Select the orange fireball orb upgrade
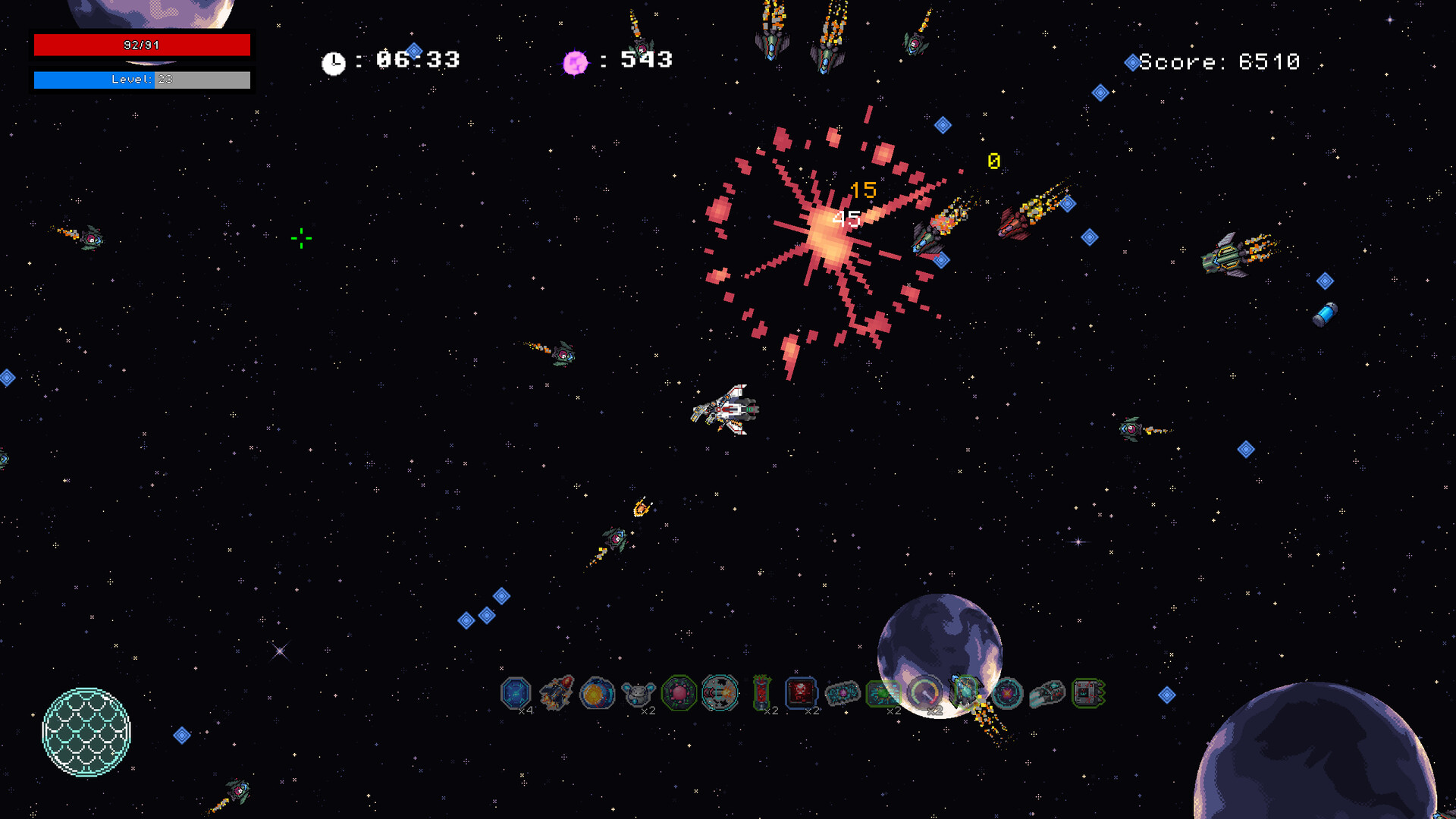Screen dimensions: 1456x819 598,693
